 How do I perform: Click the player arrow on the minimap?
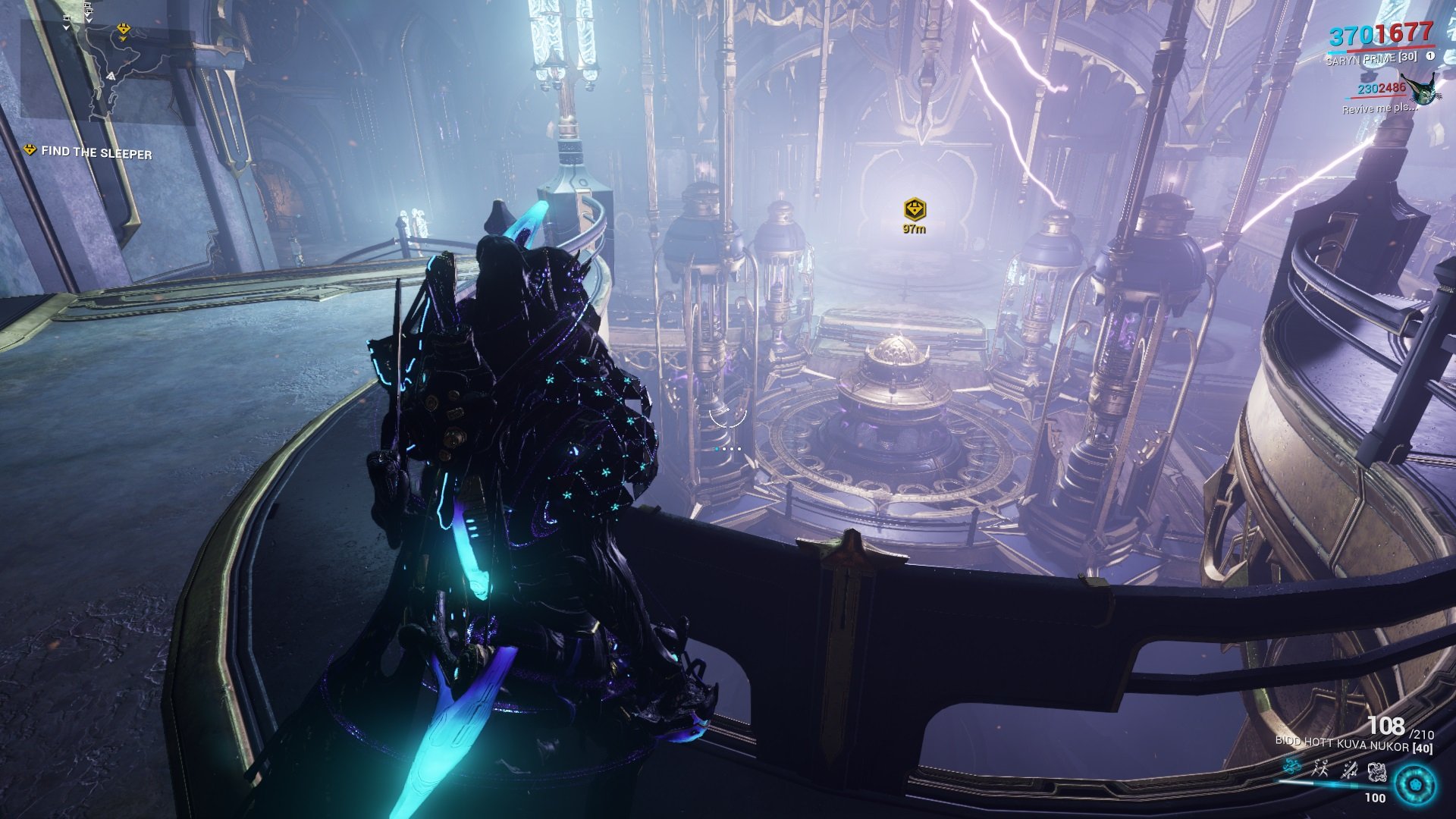pyautogui.click(x=111, y=77)
